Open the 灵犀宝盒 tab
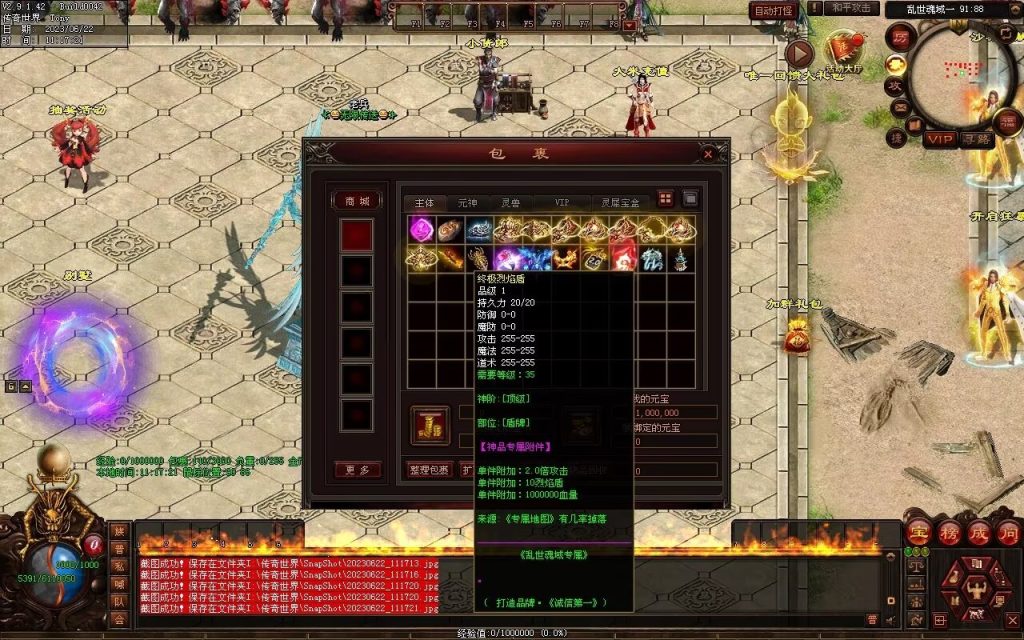This screenshot has height=640, width=1024. pos(622,202)
